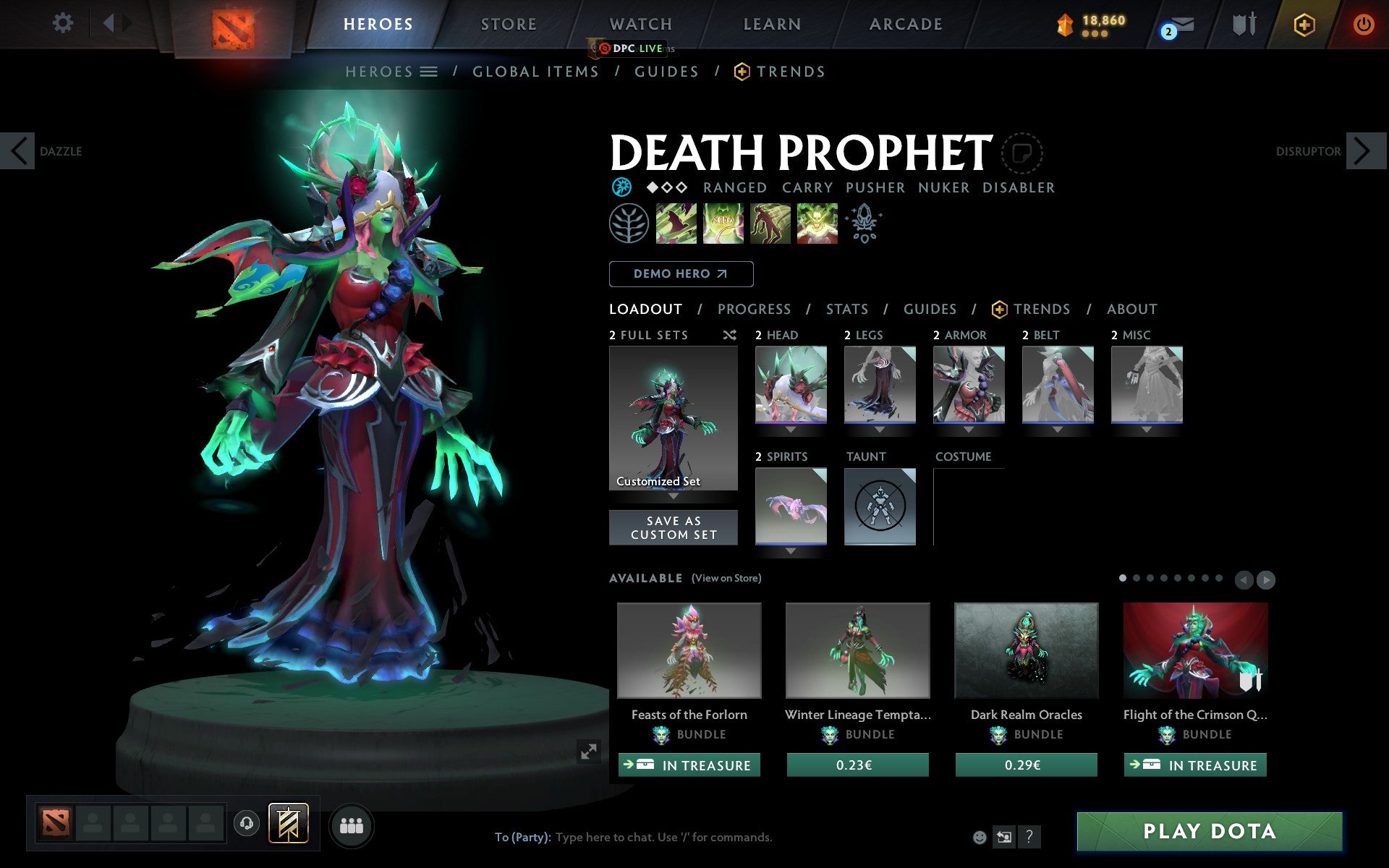Toggle the shuffle icon beside 2 FULL SETS
Viewport: 1389px width, 868px height.
[729, 335]
